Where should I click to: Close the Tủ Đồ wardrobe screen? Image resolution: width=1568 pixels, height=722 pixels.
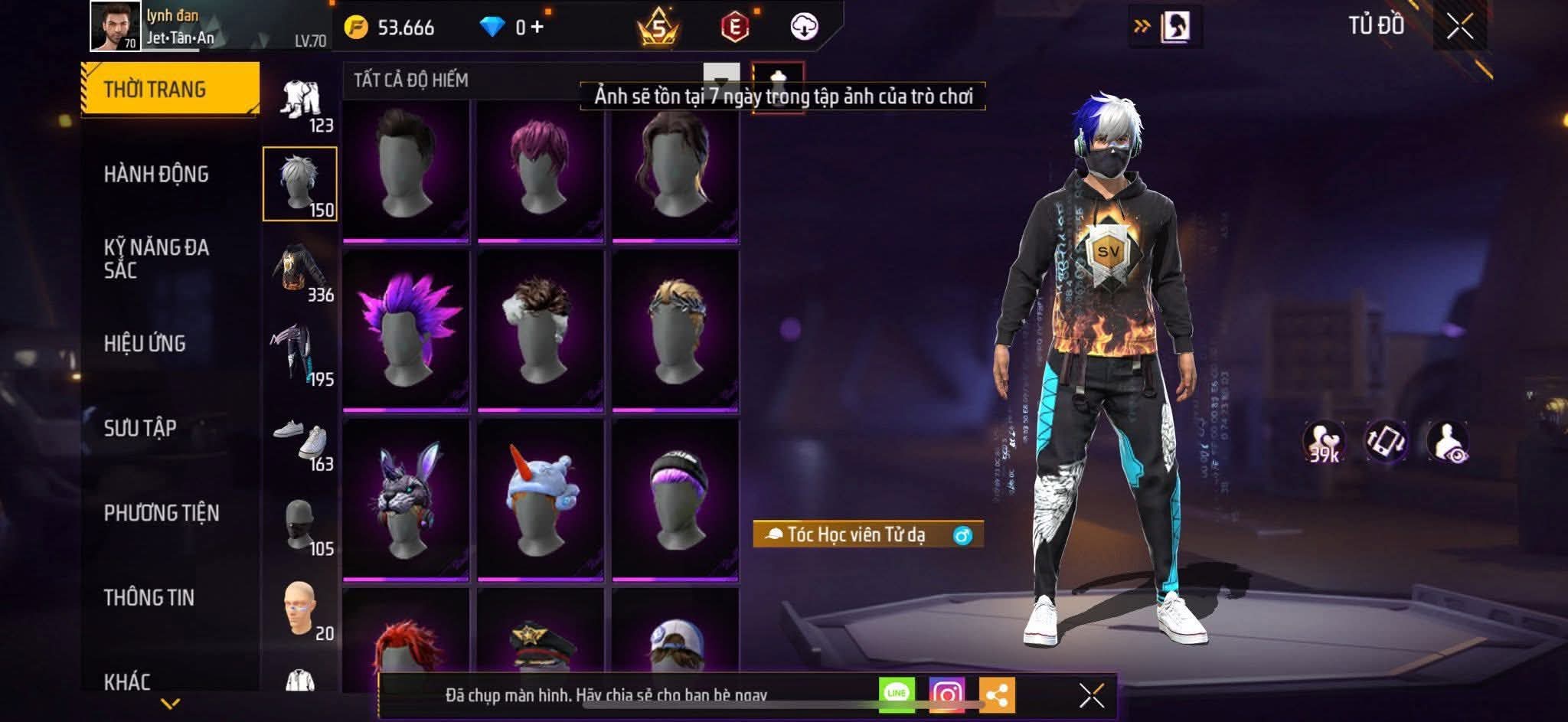(x=1459, y=27)
